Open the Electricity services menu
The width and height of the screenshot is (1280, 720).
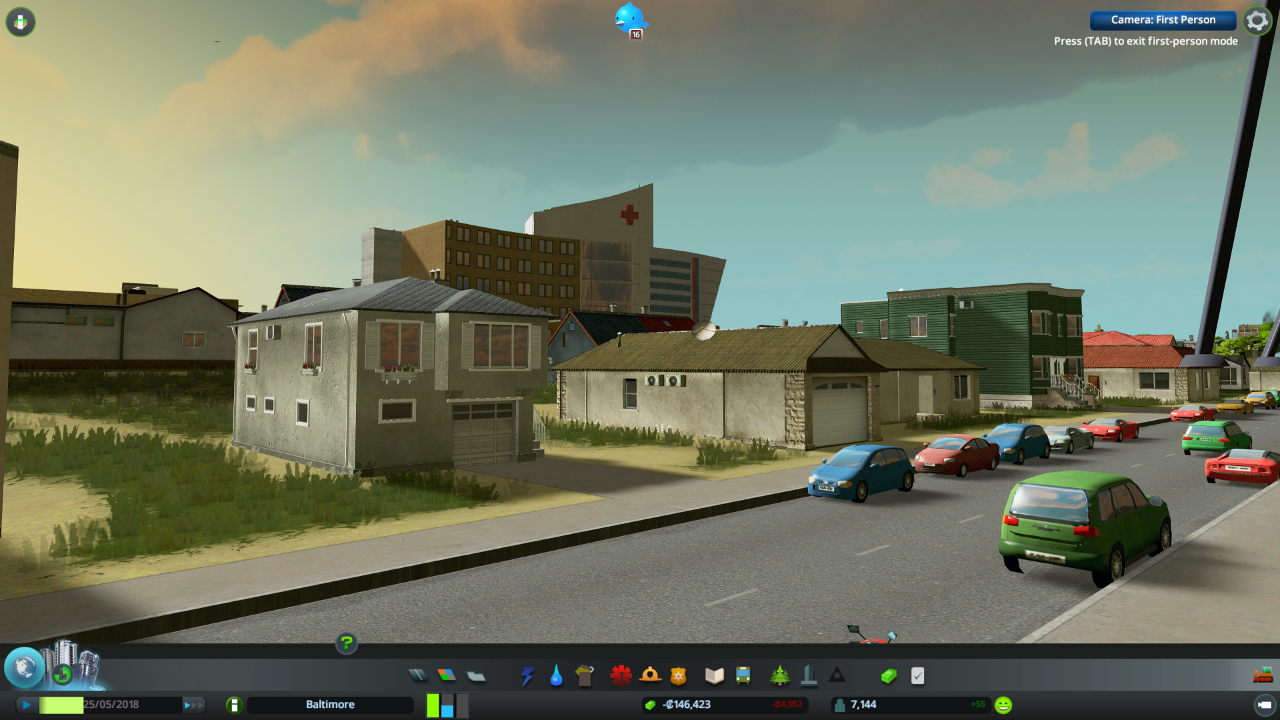[527, 675]
